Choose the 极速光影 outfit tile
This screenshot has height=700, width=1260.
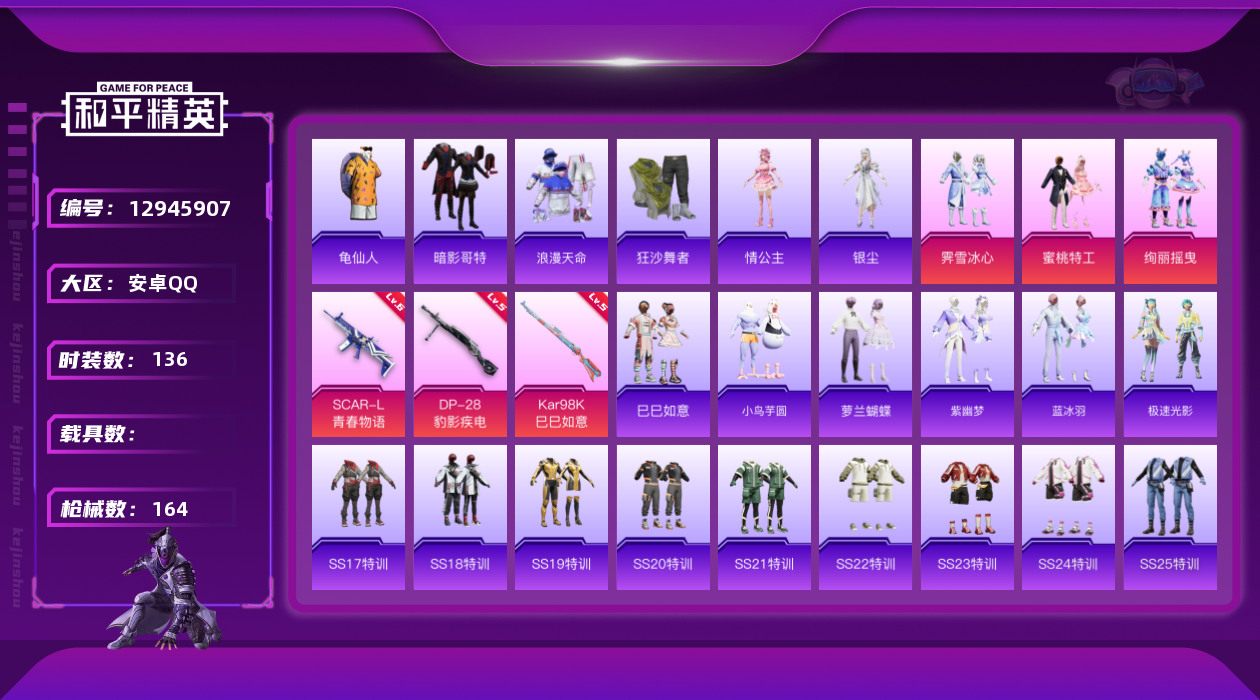pyautogui.click(x=1170, y=364)
